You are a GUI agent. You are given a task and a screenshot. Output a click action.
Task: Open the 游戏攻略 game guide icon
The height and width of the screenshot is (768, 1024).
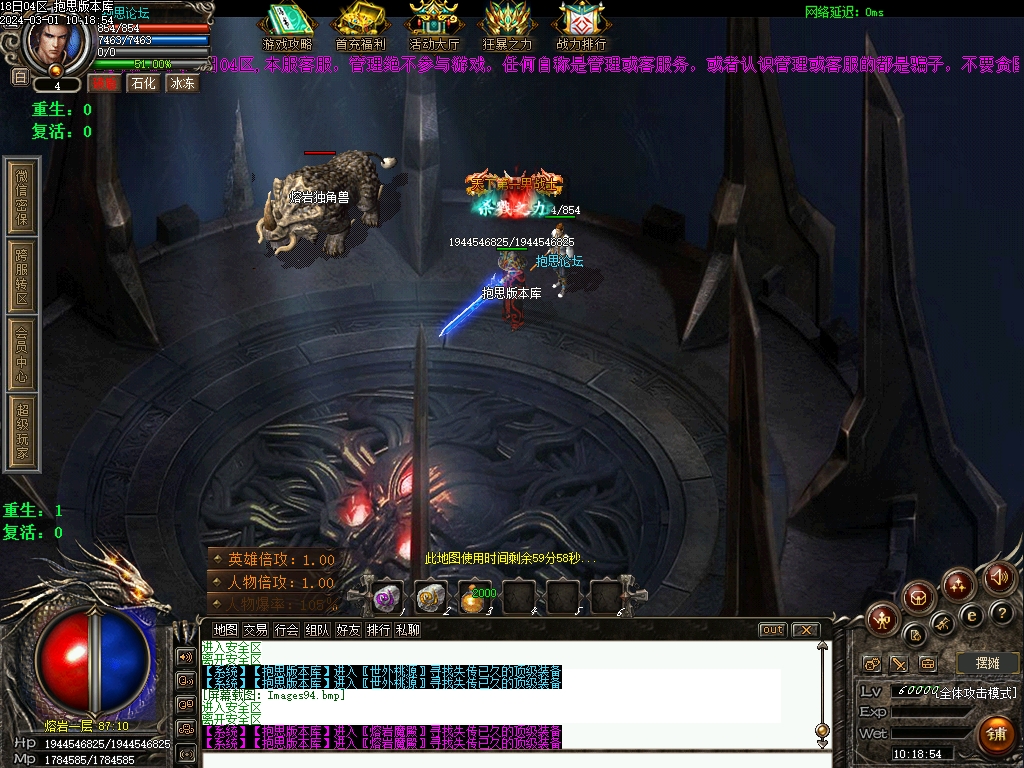click(286, 25)
